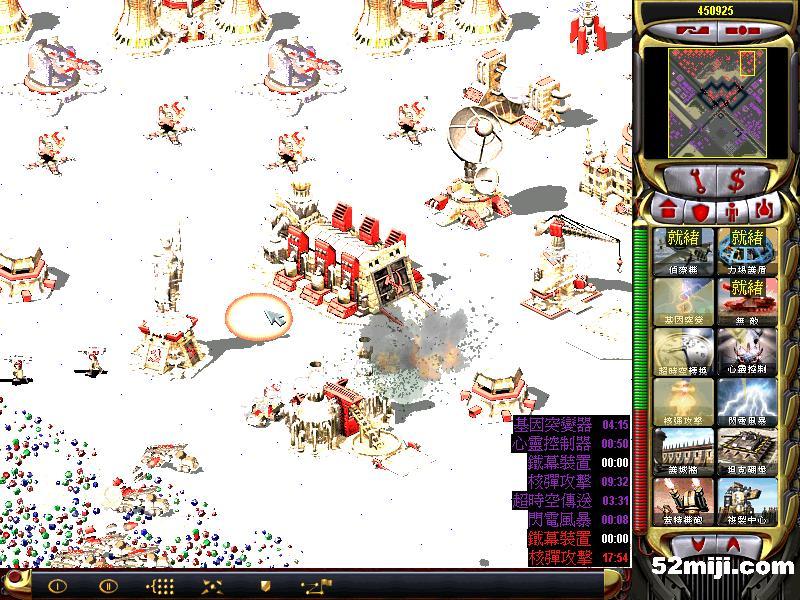Choose the Cloning Vats (複製中心) build icon
The width and height of the screenshot is (800, 600).
tap(746, 502)
